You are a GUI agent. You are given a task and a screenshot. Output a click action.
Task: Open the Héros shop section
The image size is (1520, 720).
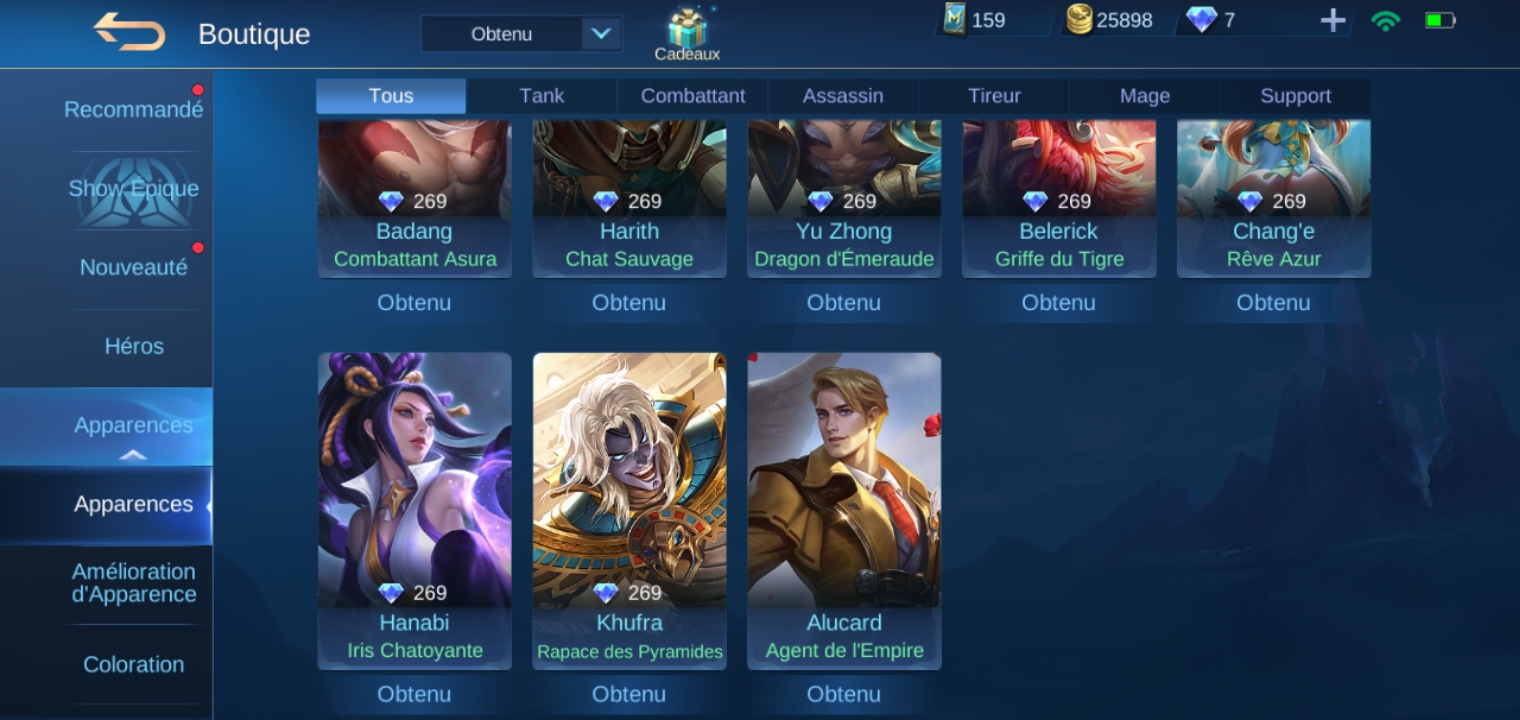pos(133,346)
